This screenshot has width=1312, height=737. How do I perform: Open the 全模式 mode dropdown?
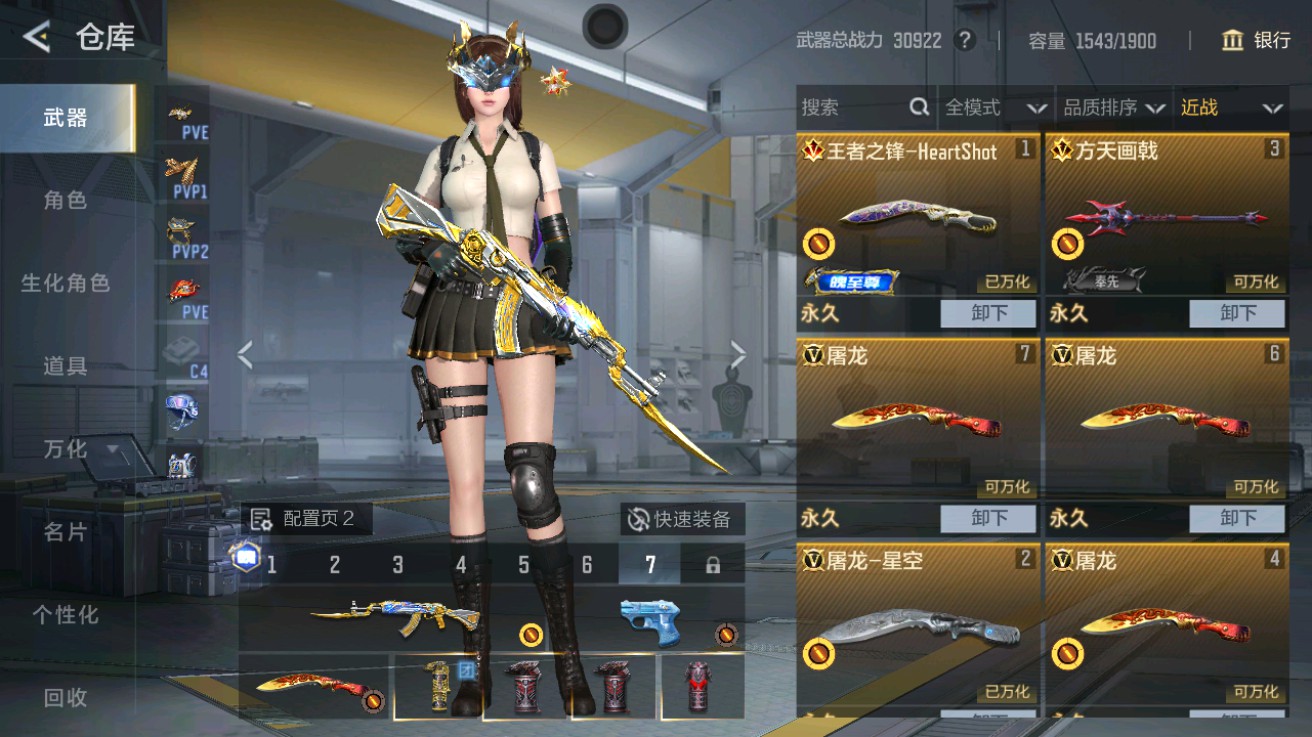point(987,107)
